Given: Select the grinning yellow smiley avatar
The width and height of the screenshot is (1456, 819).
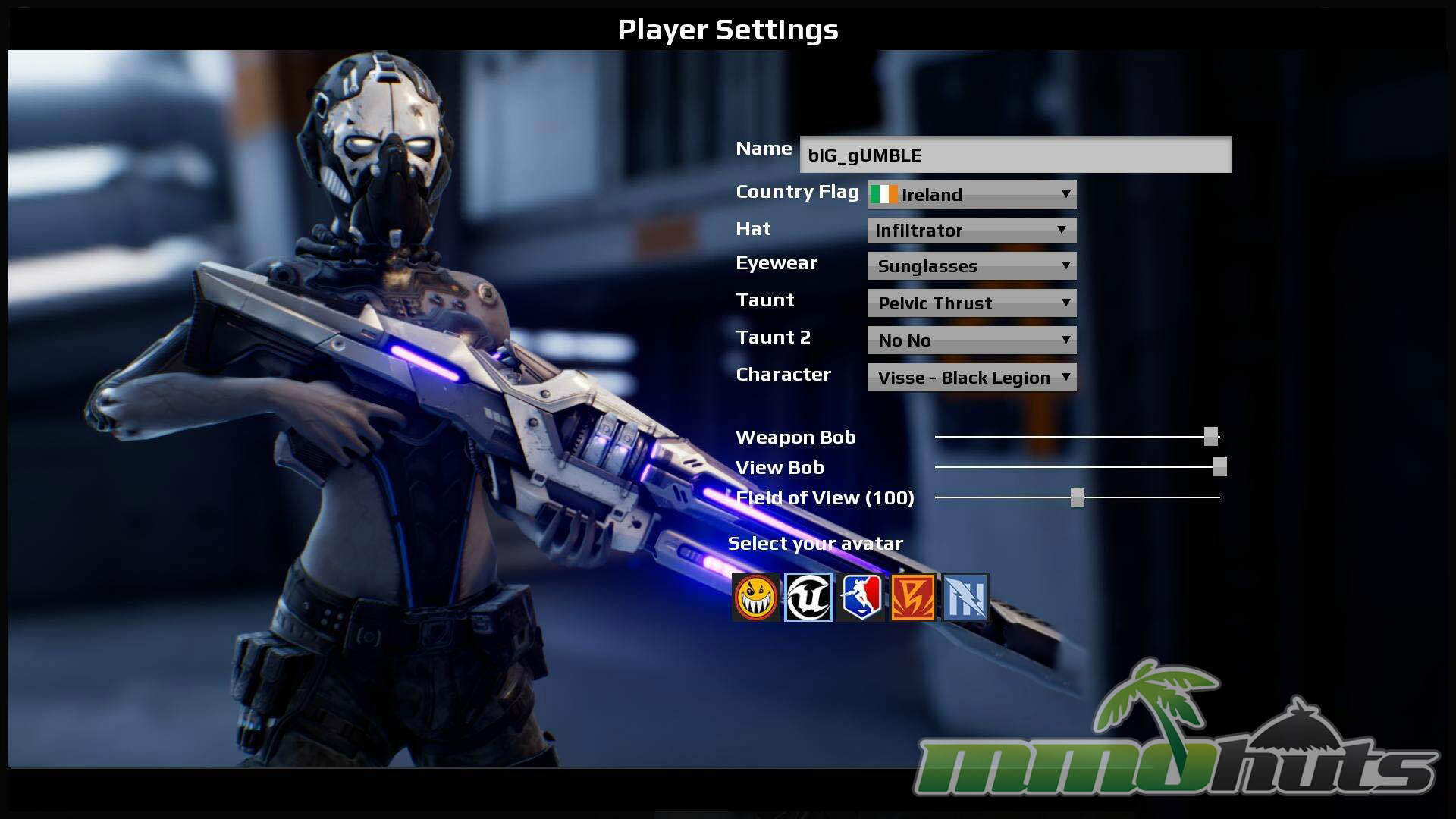Looking at the screenshot, I should click(x=756, y=598).
